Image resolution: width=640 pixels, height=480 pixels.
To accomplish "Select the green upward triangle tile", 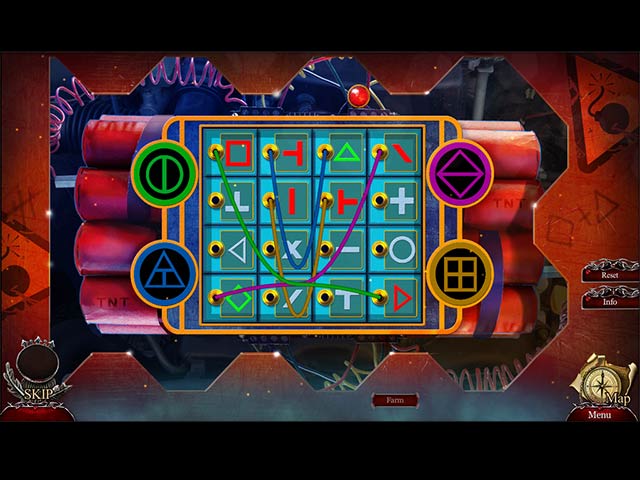I will pos(347,153).
